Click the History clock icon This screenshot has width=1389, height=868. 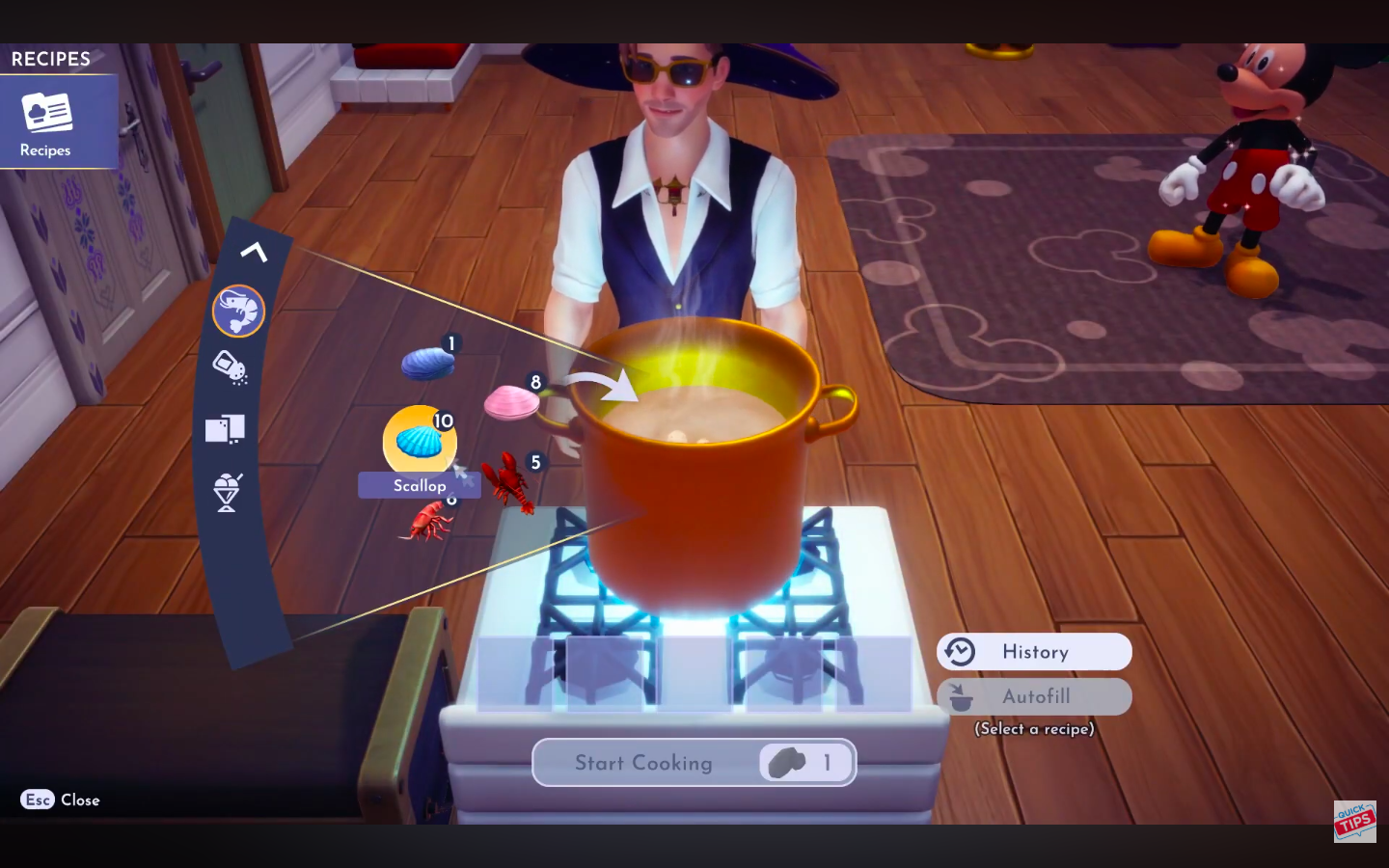959,651
